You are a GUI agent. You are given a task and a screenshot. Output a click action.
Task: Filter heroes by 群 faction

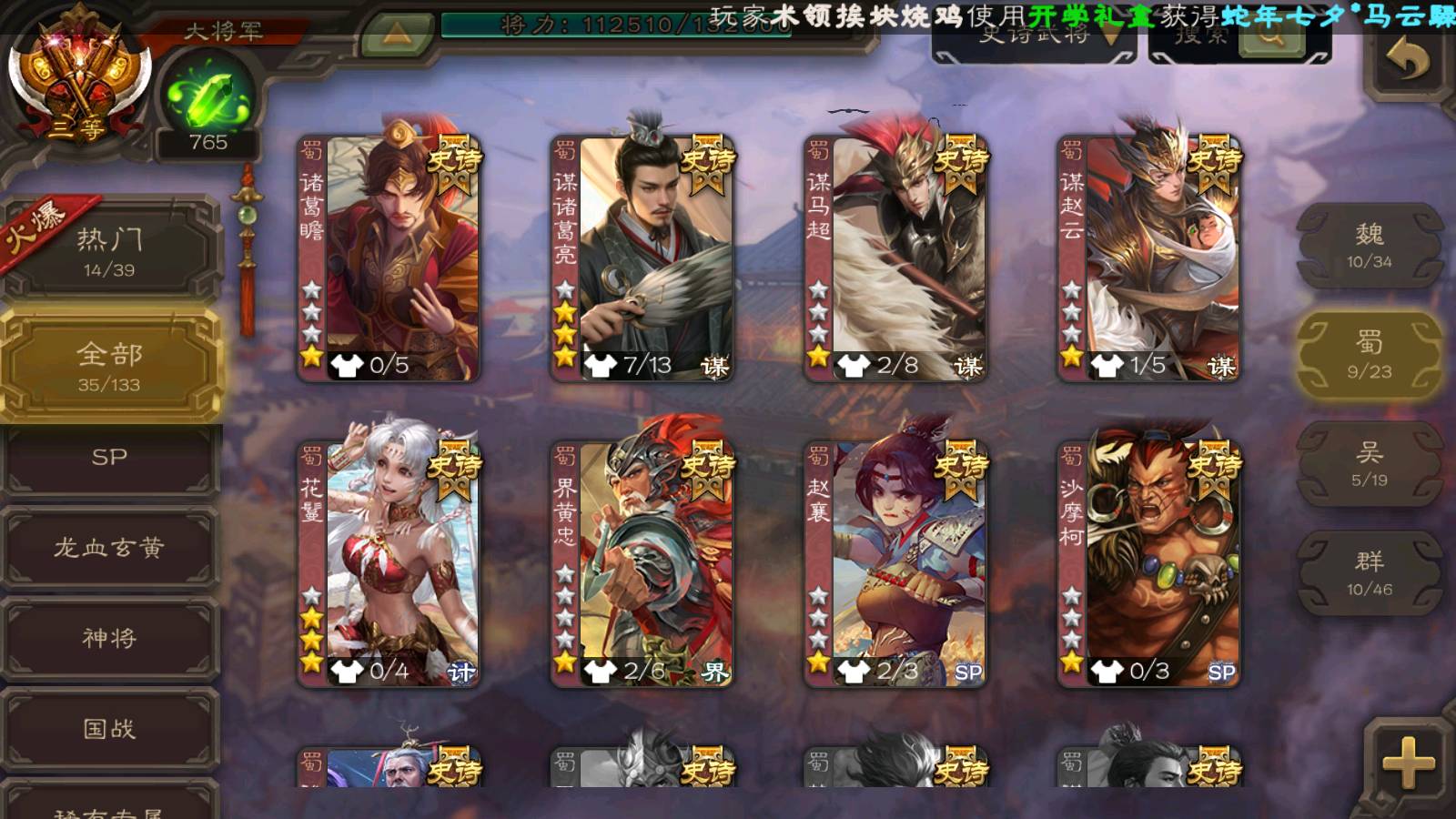tap(1369, 573)
